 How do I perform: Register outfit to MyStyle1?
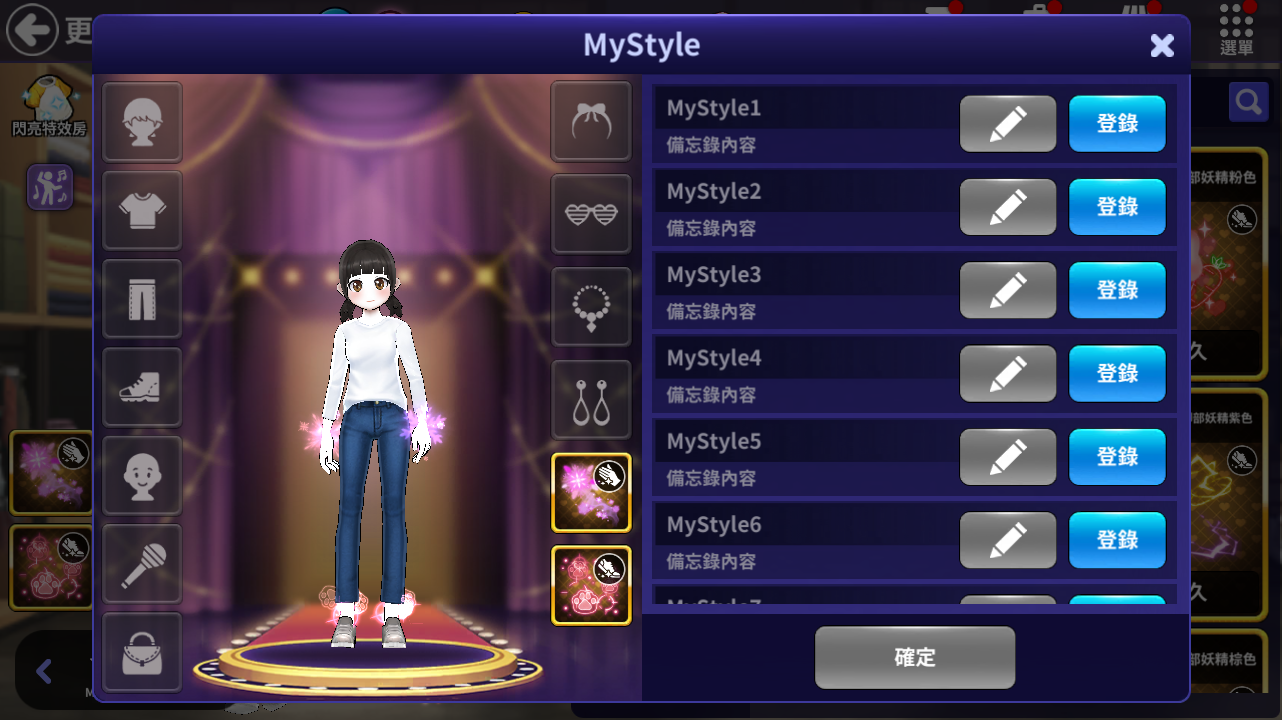(1117, 124)
